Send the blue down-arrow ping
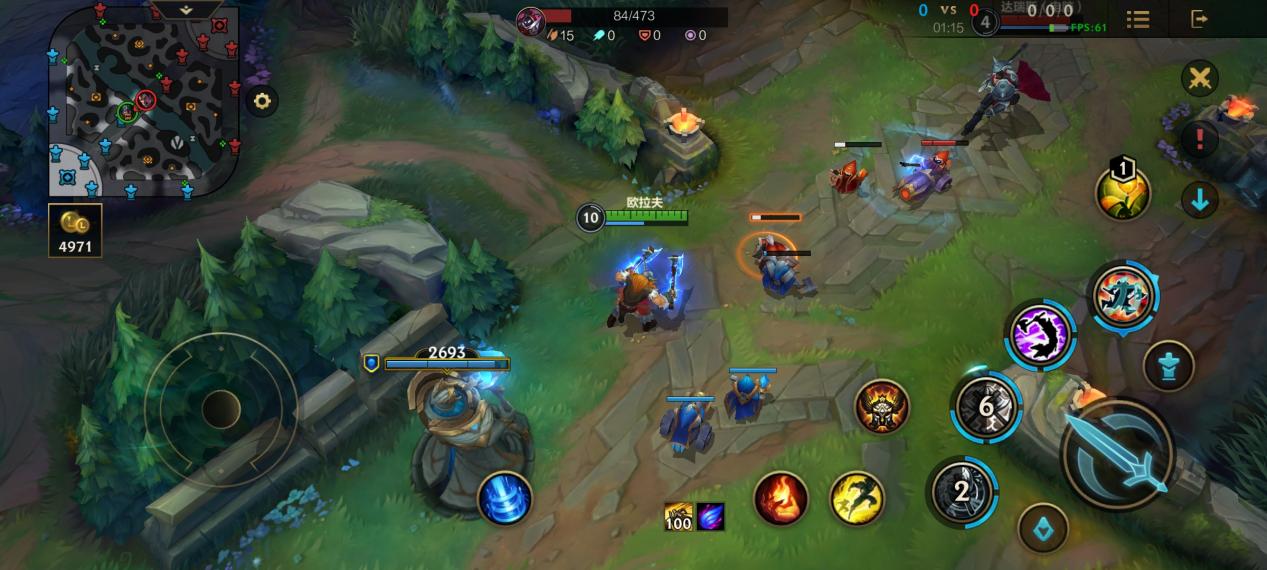The height and width of the screenshot is (570, 1267). click(1199, 200)
